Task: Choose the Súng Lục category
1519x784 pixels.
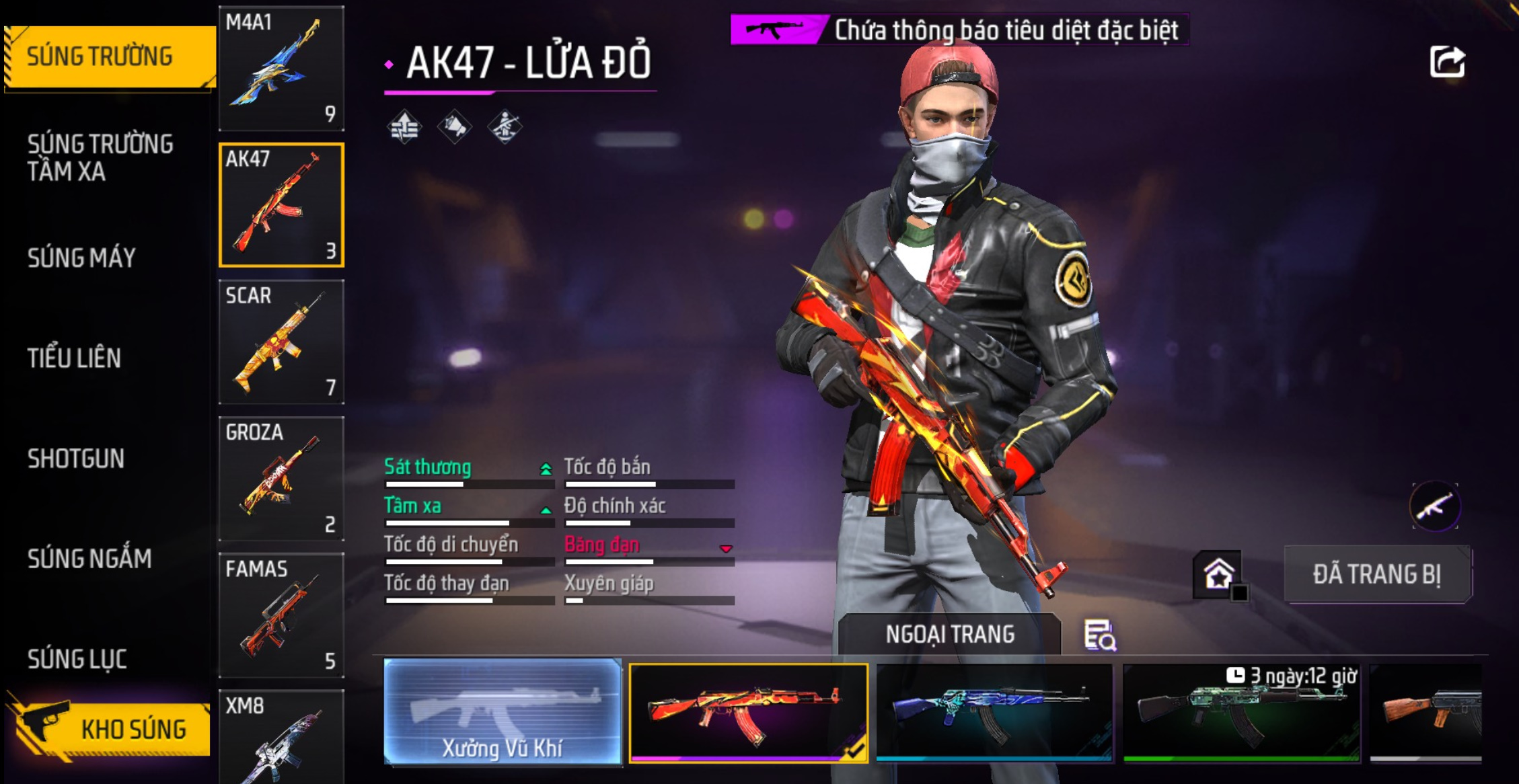Action: (77, 659)
